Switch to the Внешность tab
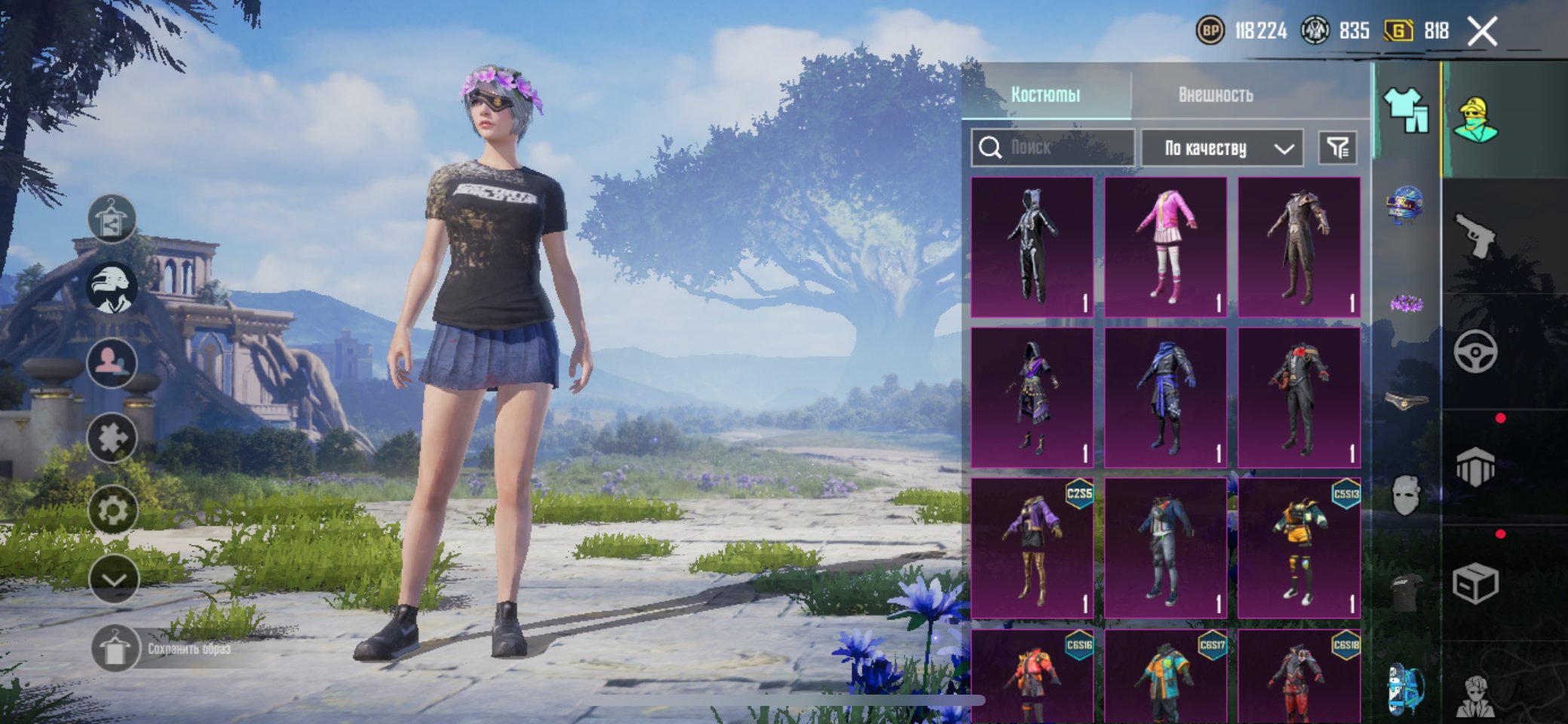The width and height of the screenshot is (1568, 724). [x=1215, y=94]
